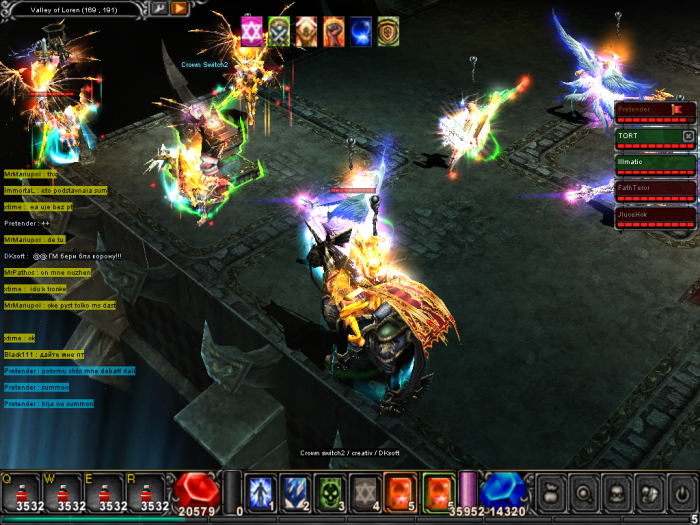Click the power button icon

(x=681, y=492)
